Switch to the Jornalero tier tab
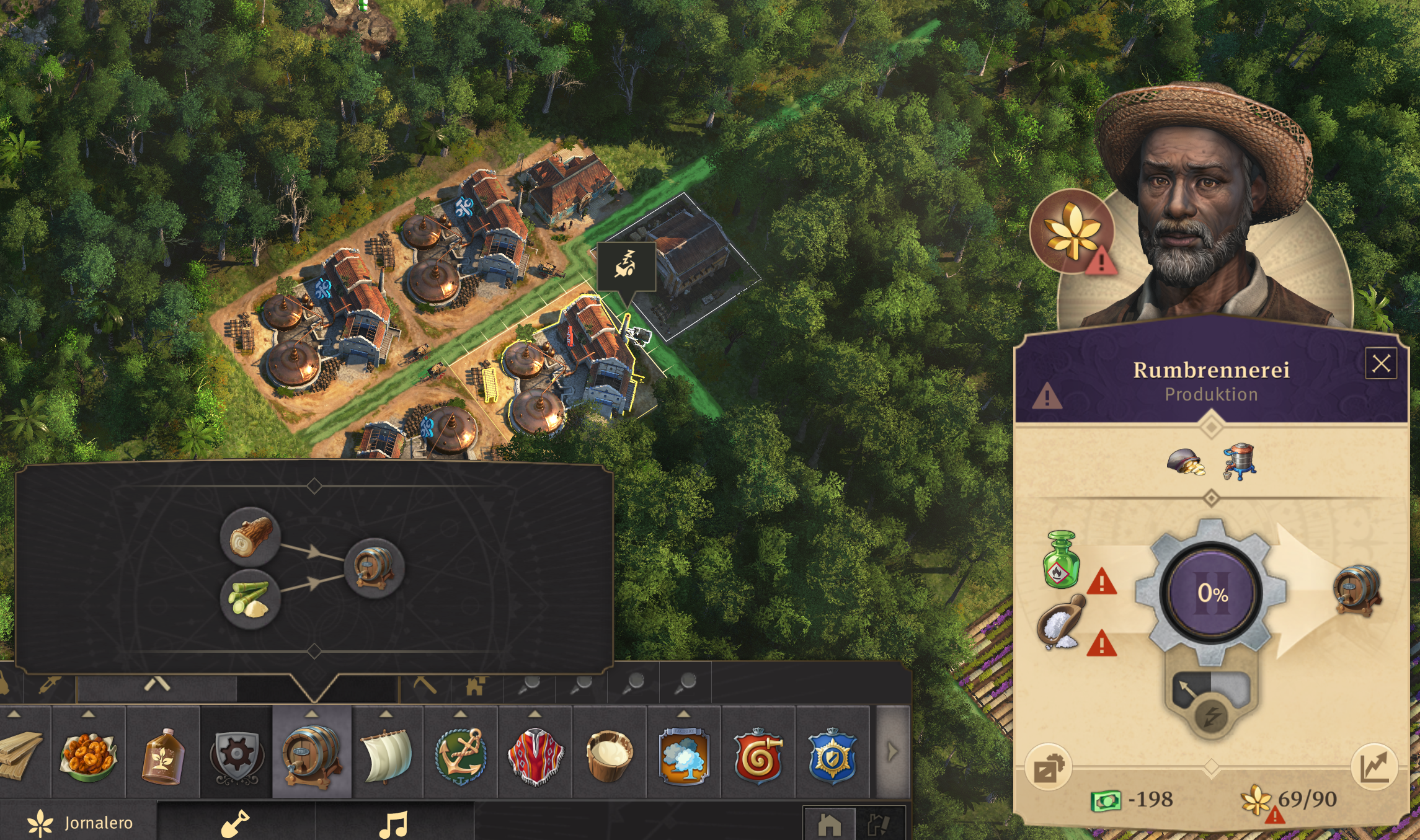The height and width of the screenshot is (840, 1420). (81, 823)
